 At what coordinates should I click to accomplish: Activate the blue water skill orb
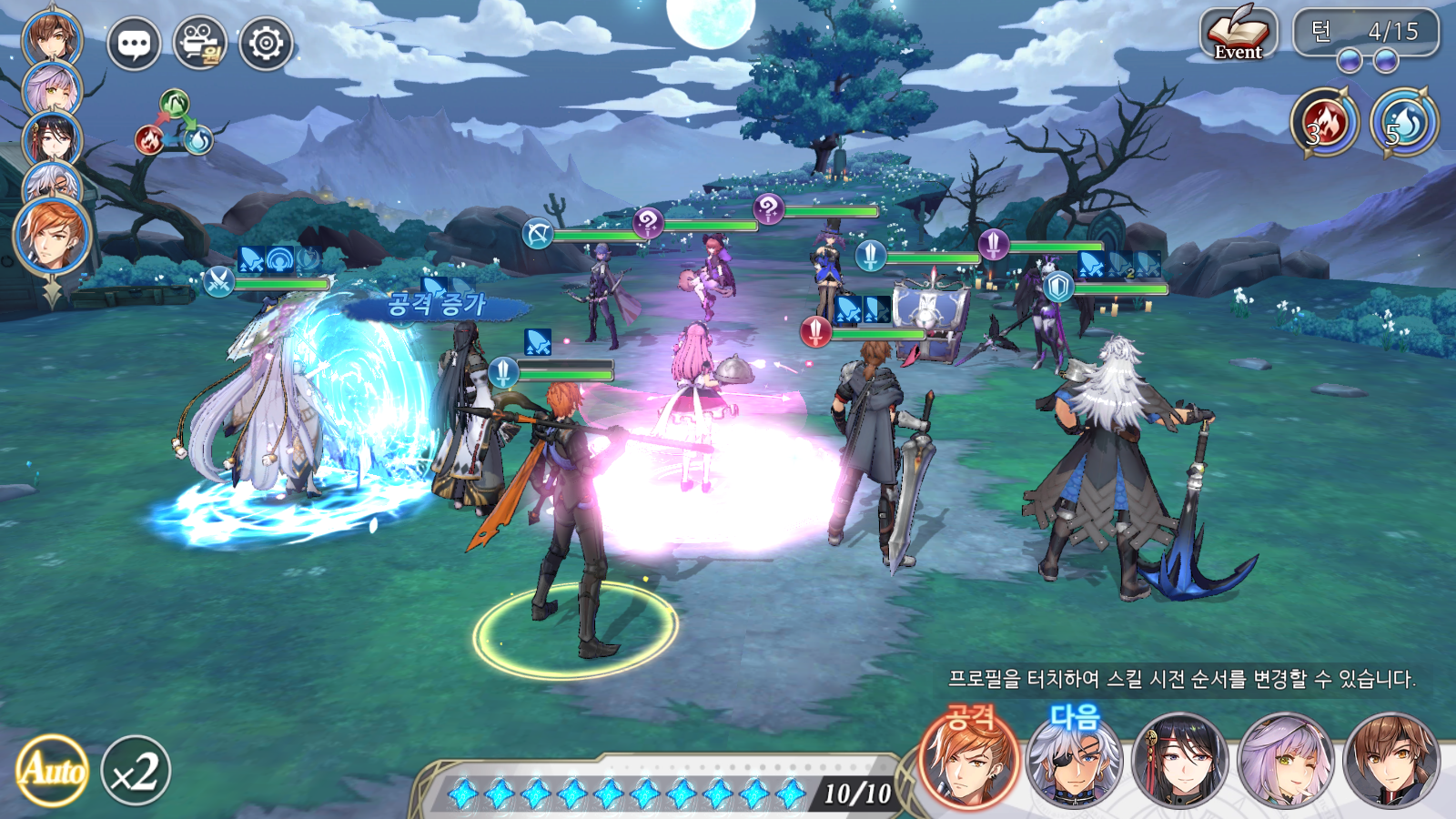[x=1404, y=122]
